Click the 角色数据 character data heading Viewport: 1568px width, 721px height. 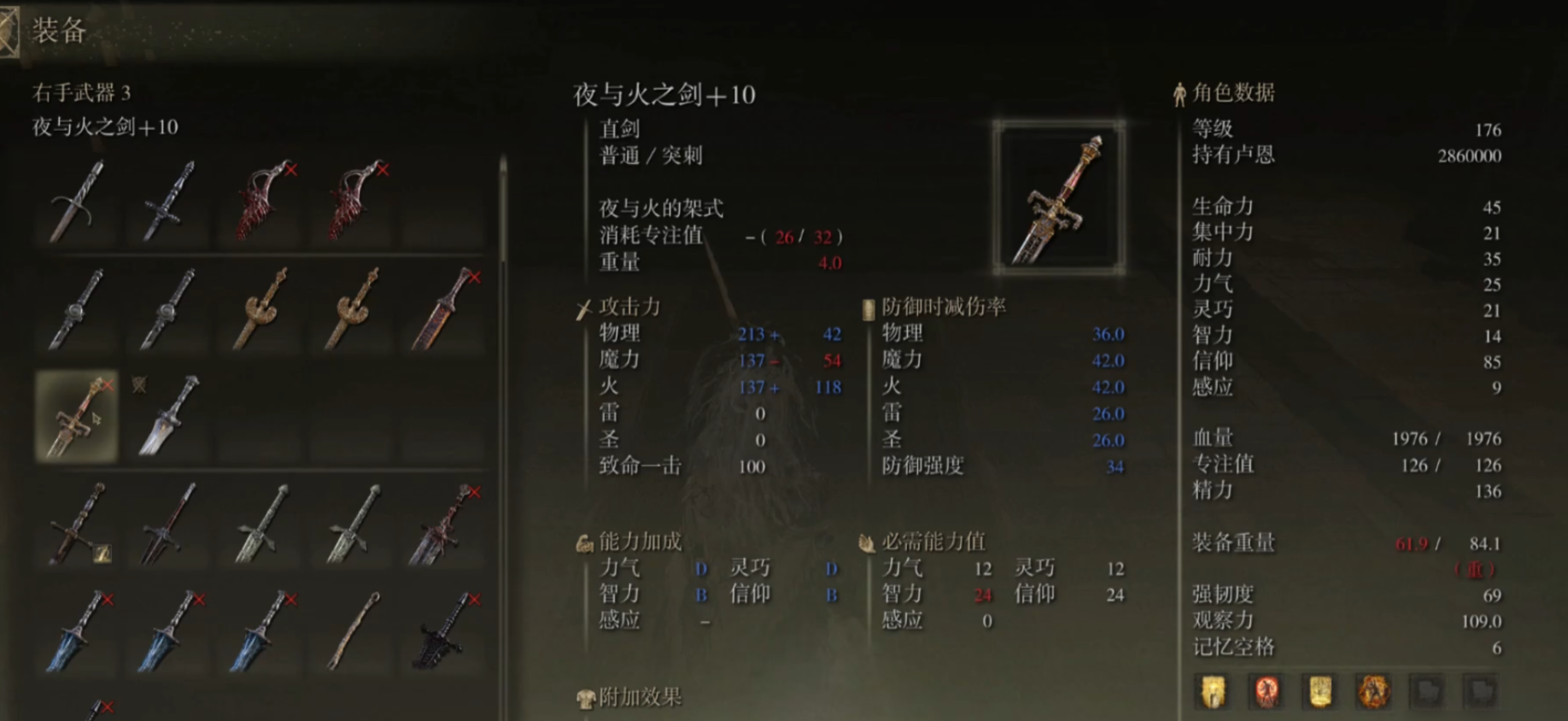click(x=1234, y=94)
